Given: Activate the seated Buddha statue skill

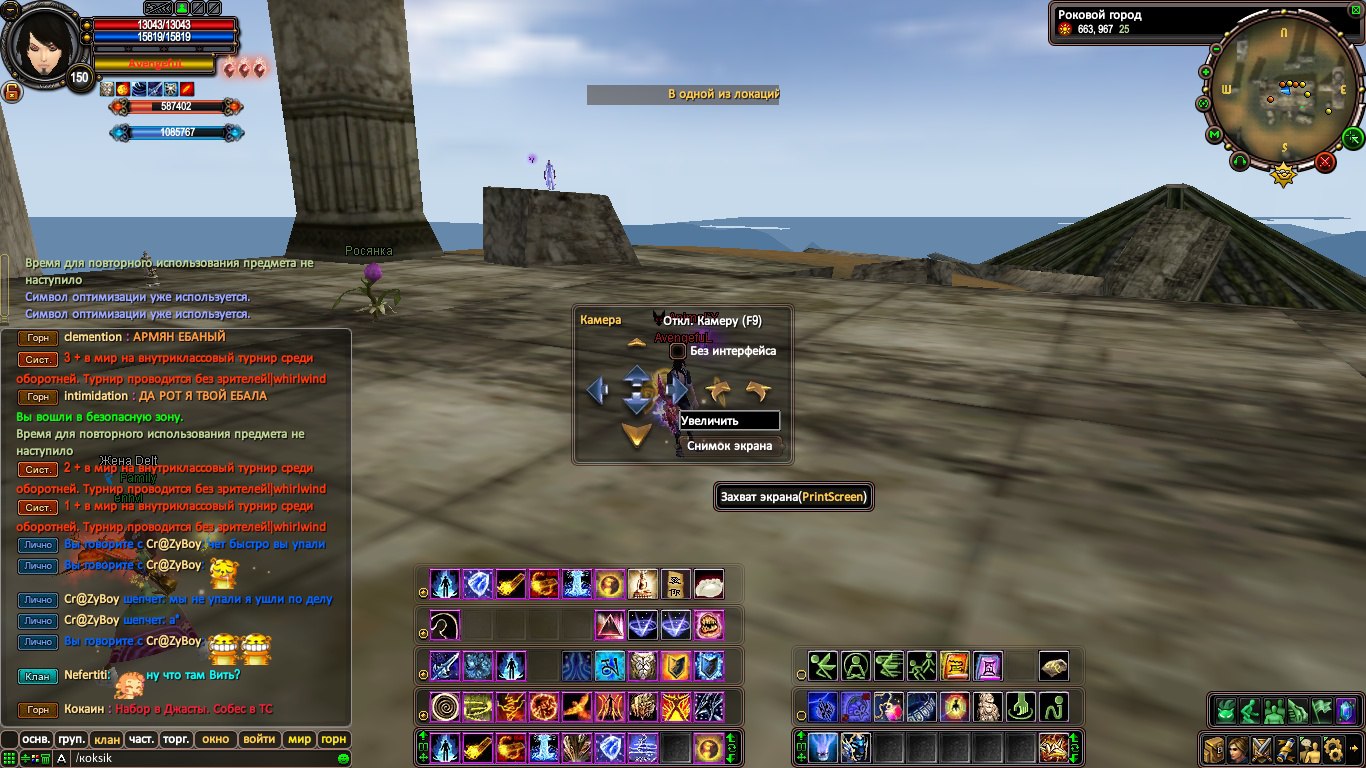Looking at the screenshot, I should tap(988, 707).
